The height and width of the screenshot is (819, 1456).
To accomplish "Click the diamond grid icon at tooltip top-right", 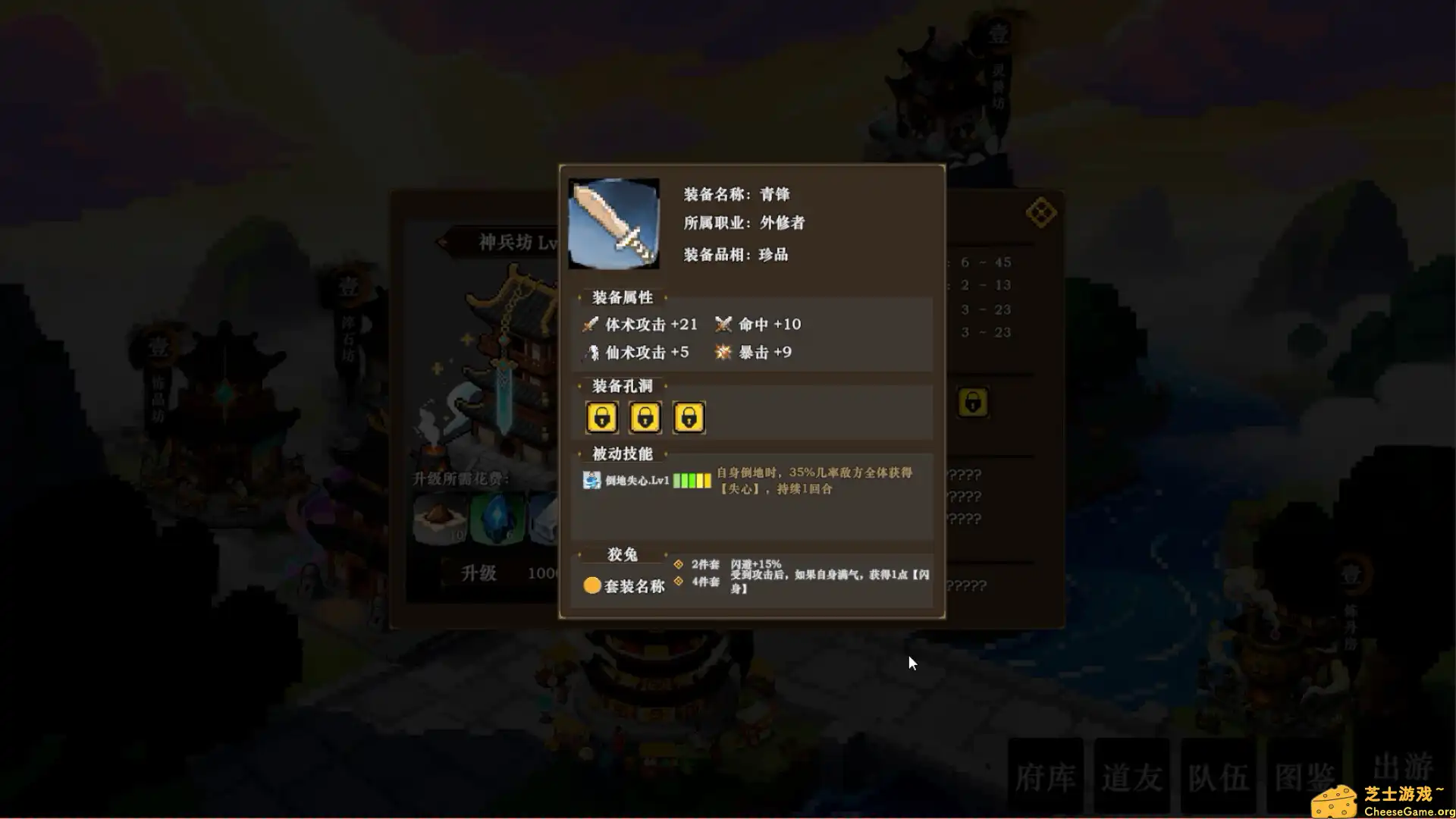I will click(1042, 212).
